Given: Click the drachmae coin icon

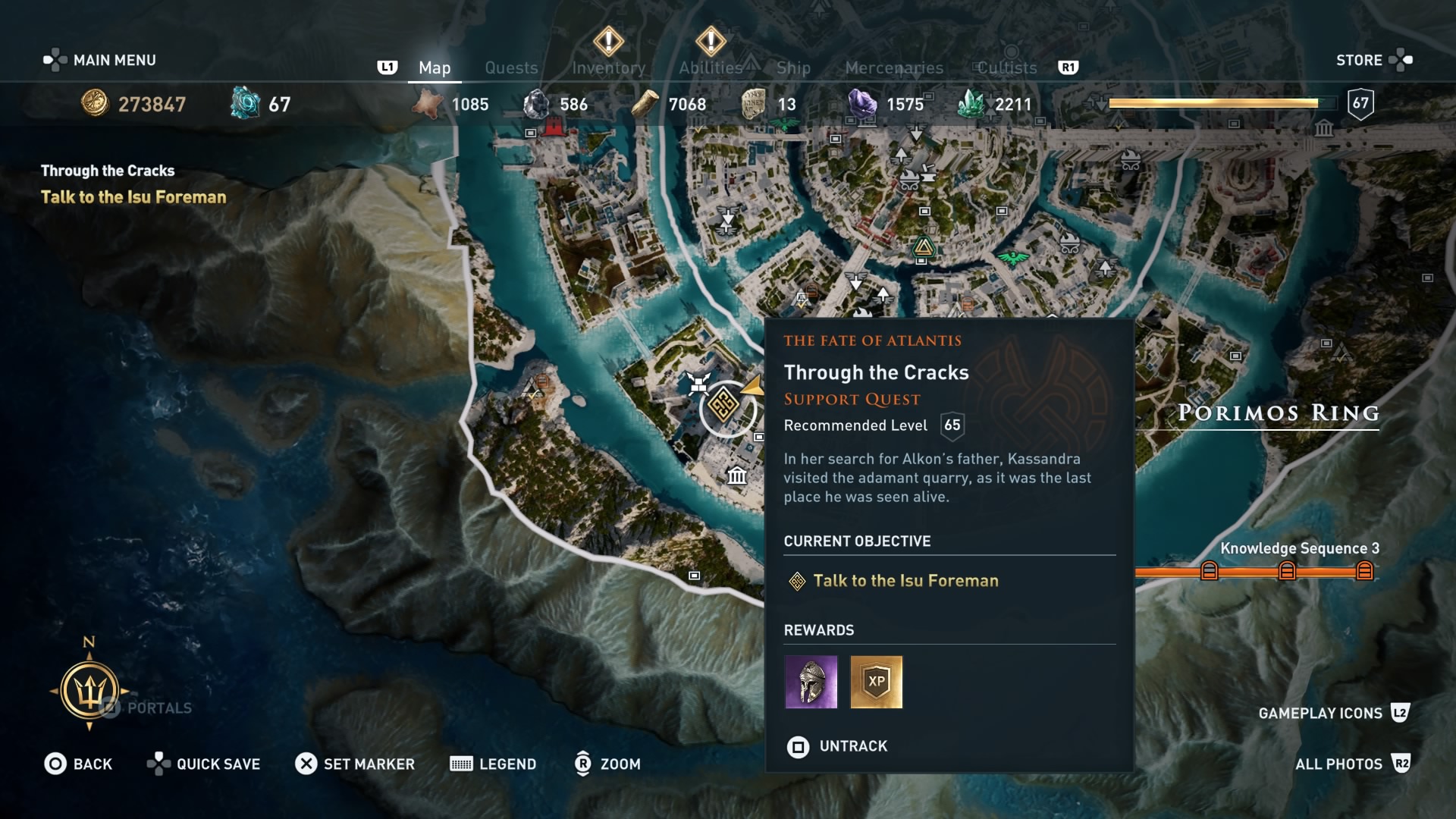Looking at the screenshot, I should [x=93, y=105].
